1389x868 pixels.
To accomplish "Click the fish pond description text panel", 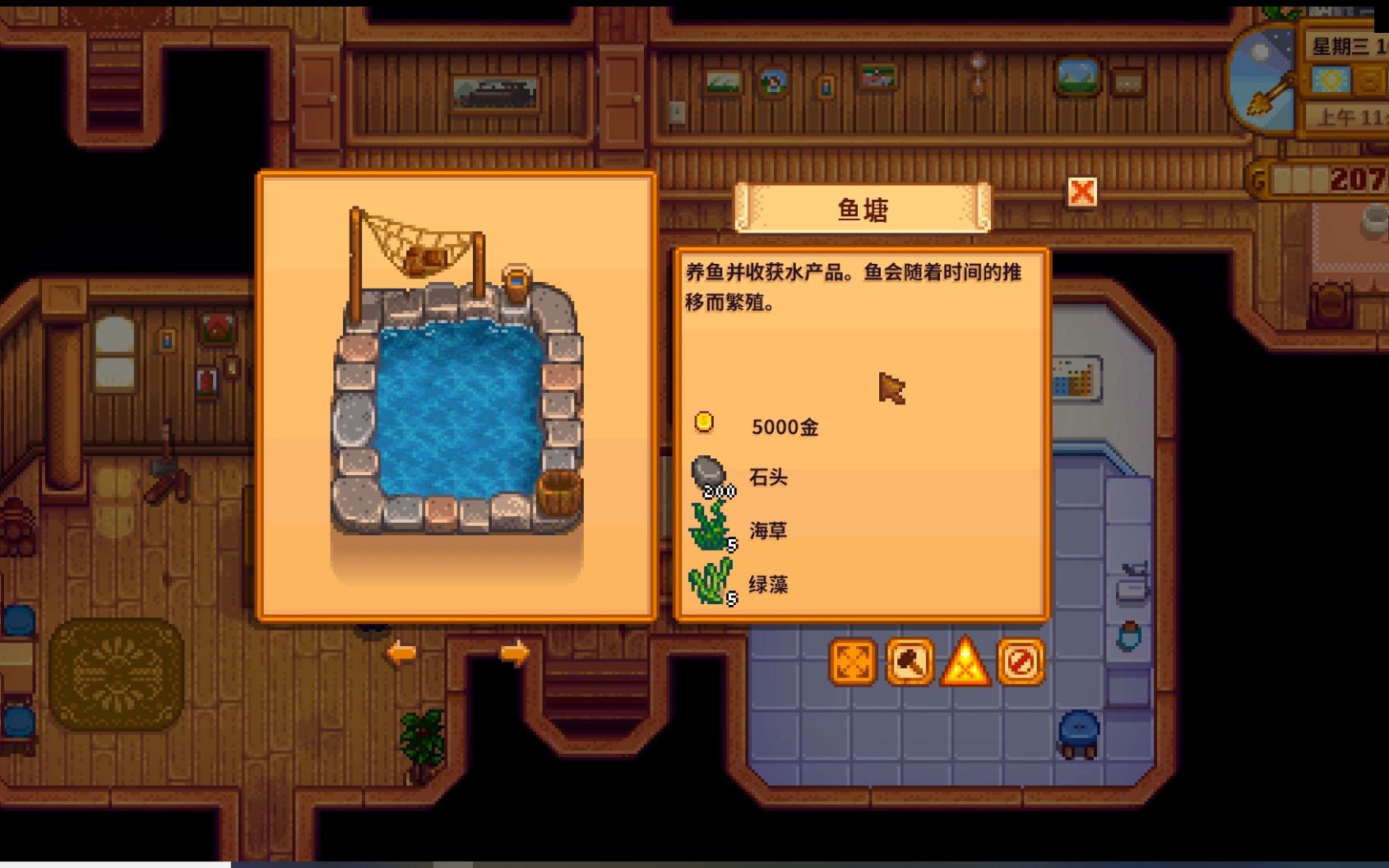I will 859,286.
